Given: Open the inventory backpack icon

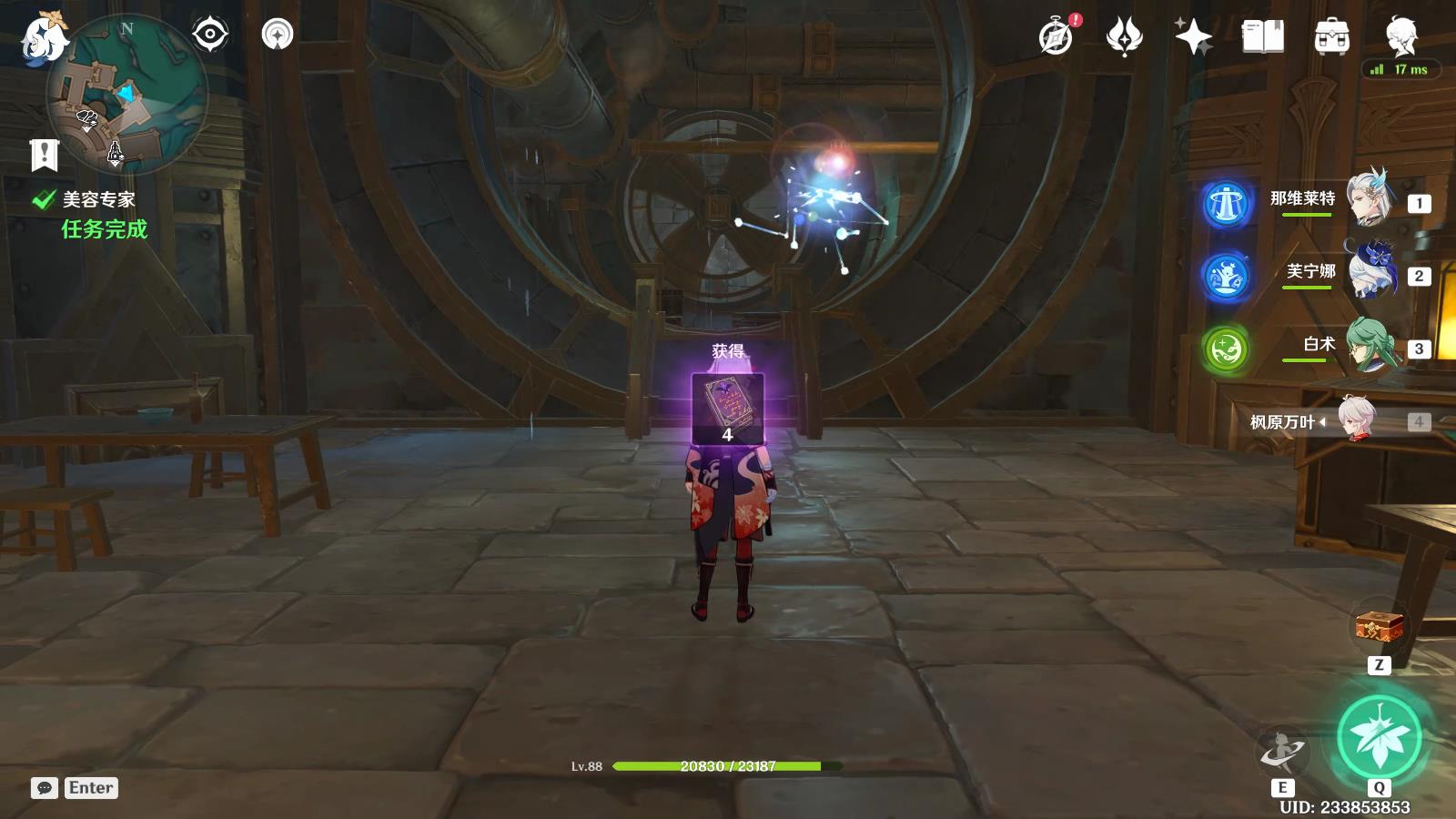Looking at the screenshot, I should 1331,37.
